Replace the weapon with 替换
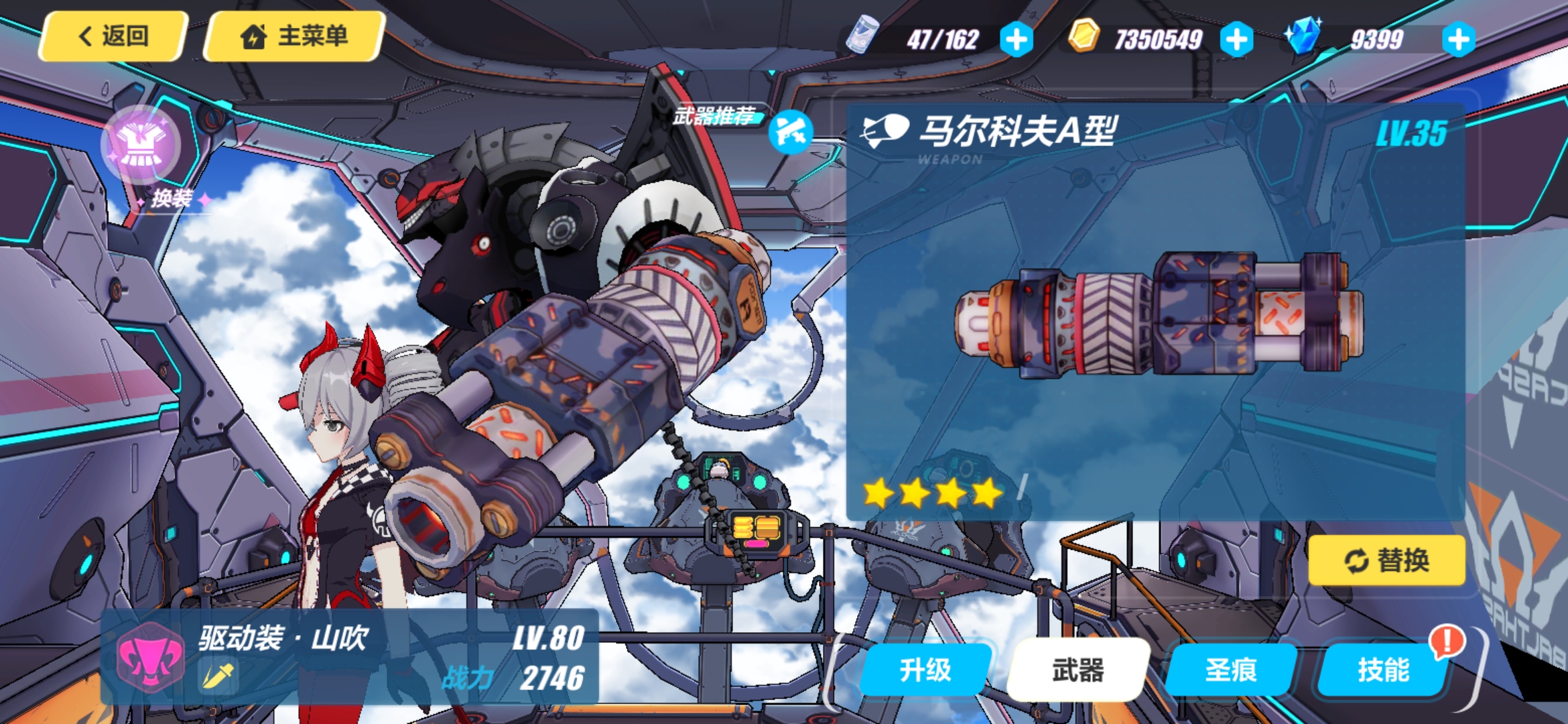This screenshot has width=1568, height=724. click(1386, 560)
